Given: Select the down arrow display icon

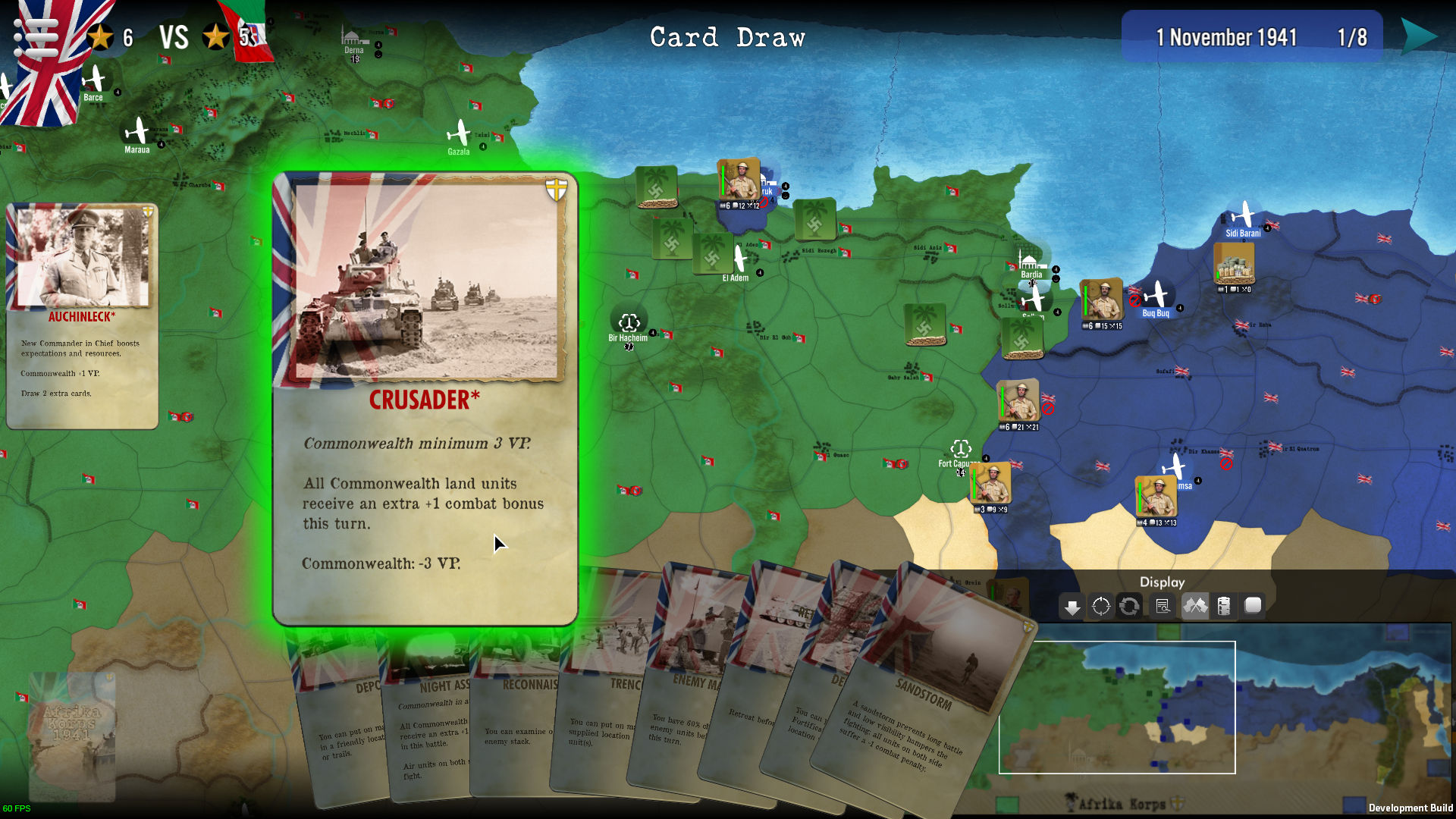Looking at the screenshot, I should pyautogui.click(x=1072, y=605).
